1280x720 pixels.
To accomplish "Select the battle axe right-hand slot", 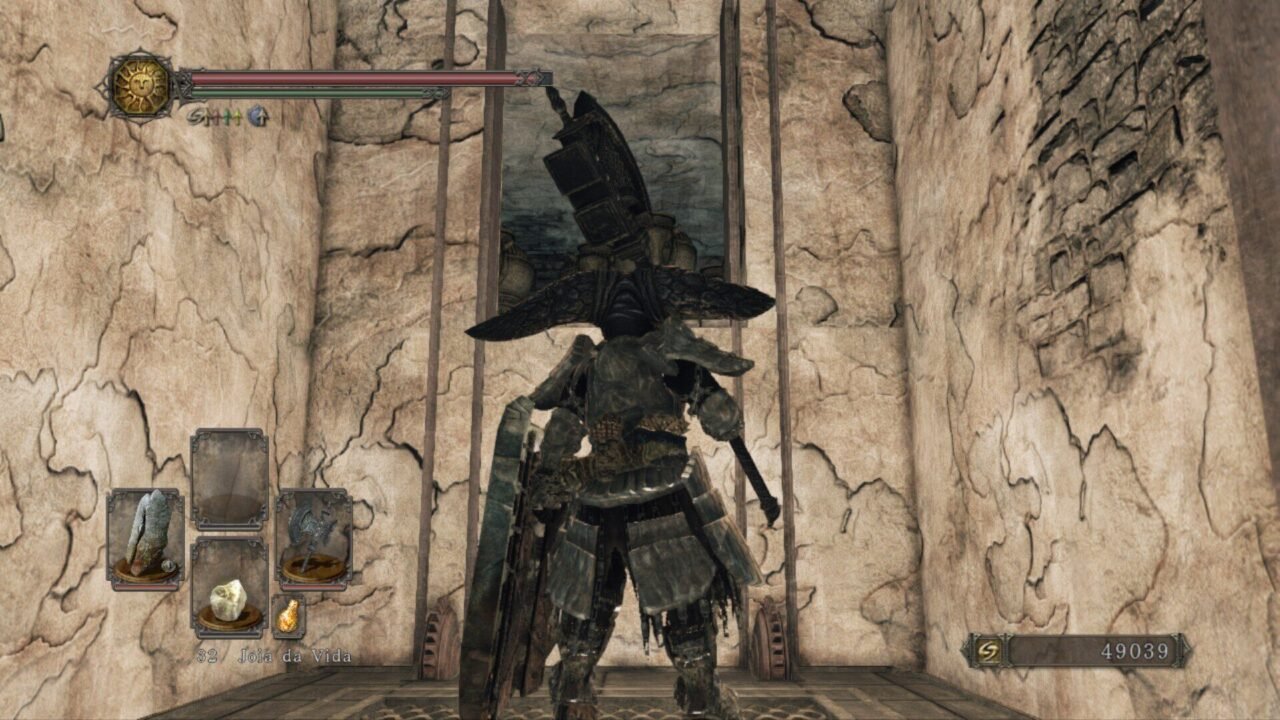I will click(x=314, y=537).
